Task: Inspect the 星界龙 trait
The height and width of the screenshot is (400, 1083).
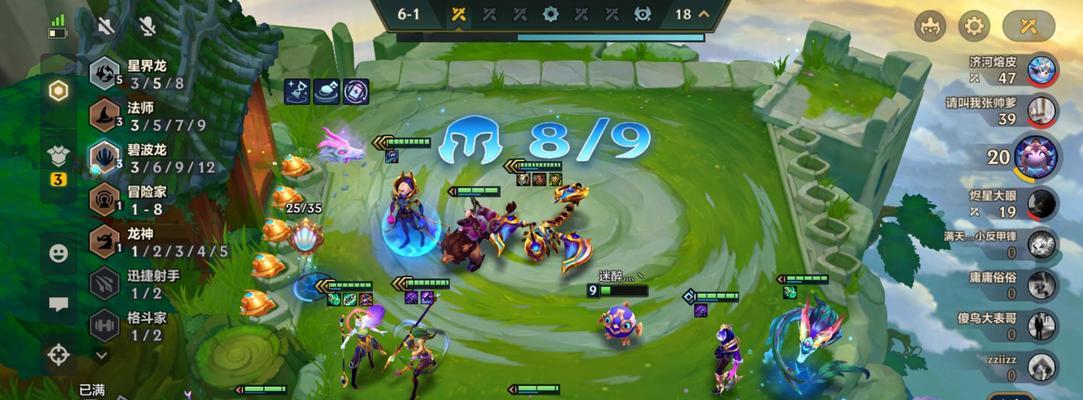Action: (x=105, y=74)
